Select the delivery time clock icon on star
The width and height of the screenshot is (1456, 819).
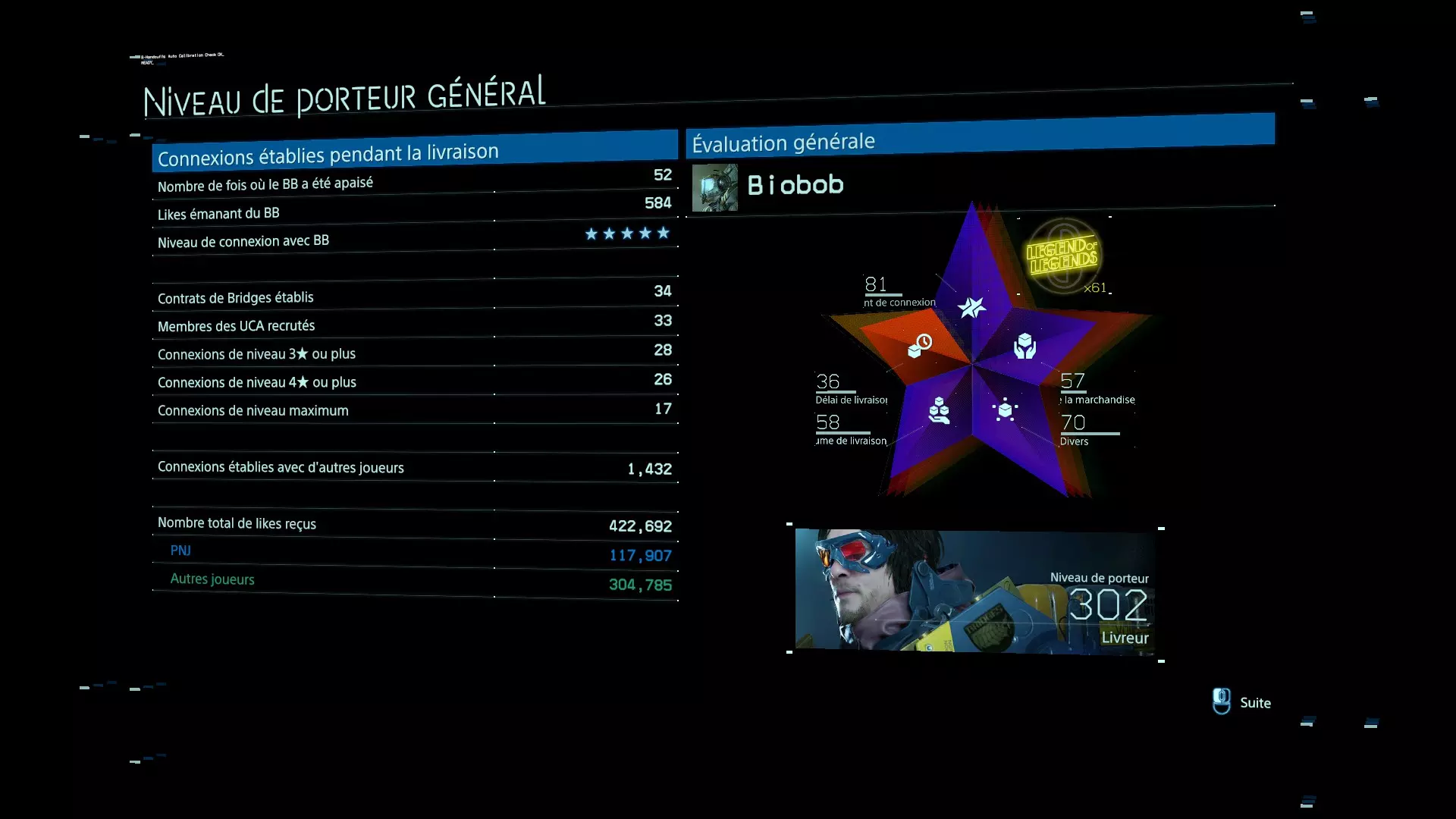920,346
